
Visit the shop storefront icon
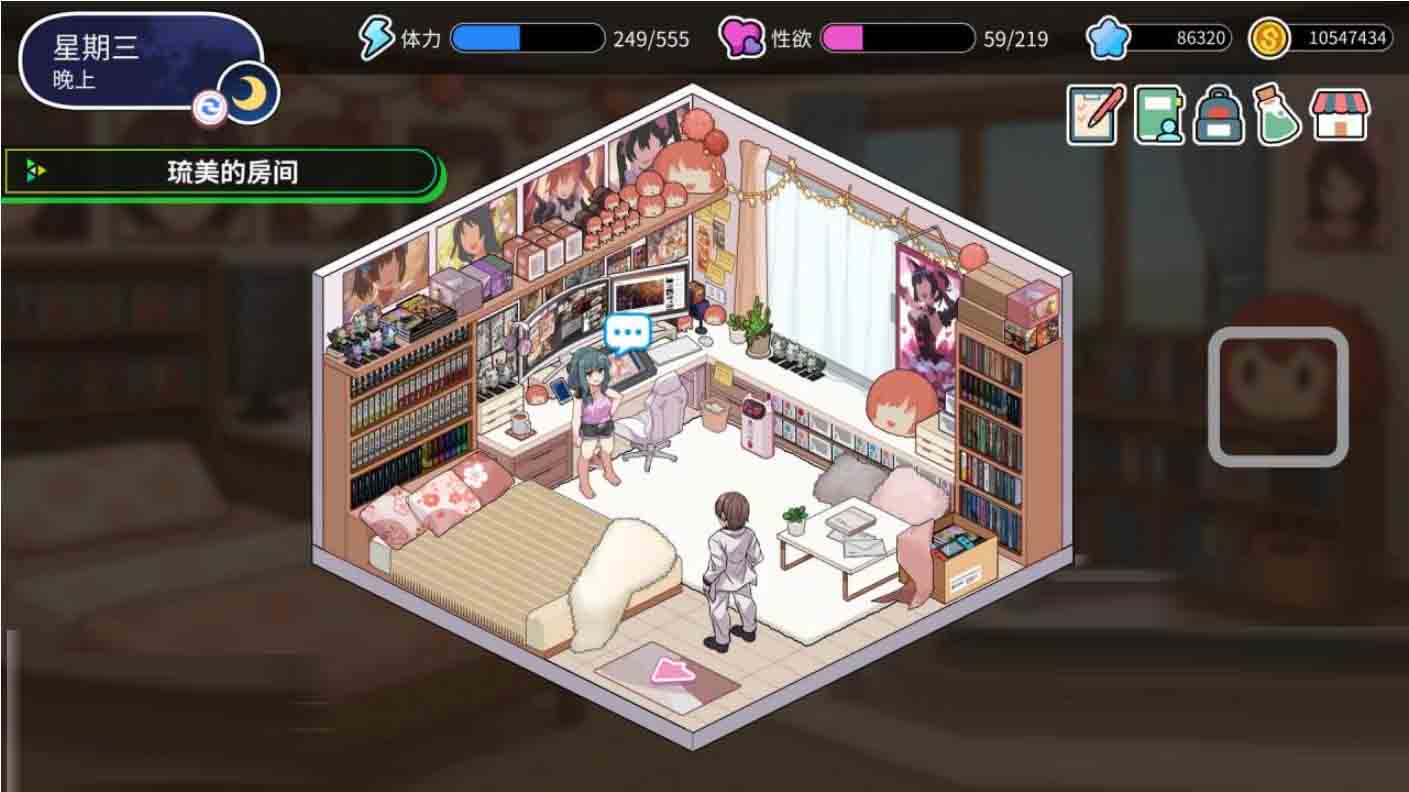(x=1339, y=115)
